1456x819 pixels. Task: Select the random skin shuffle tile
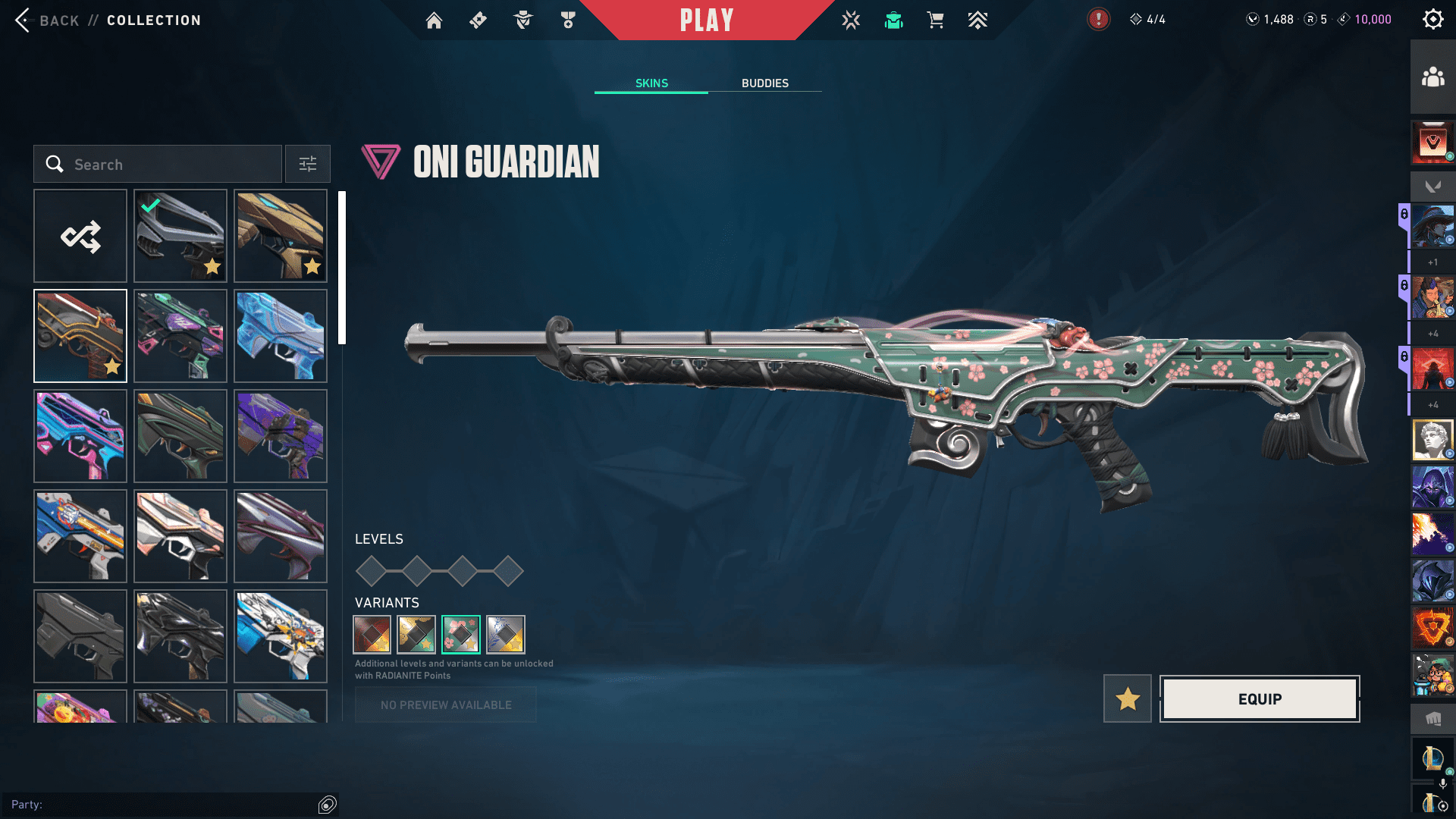80,237
